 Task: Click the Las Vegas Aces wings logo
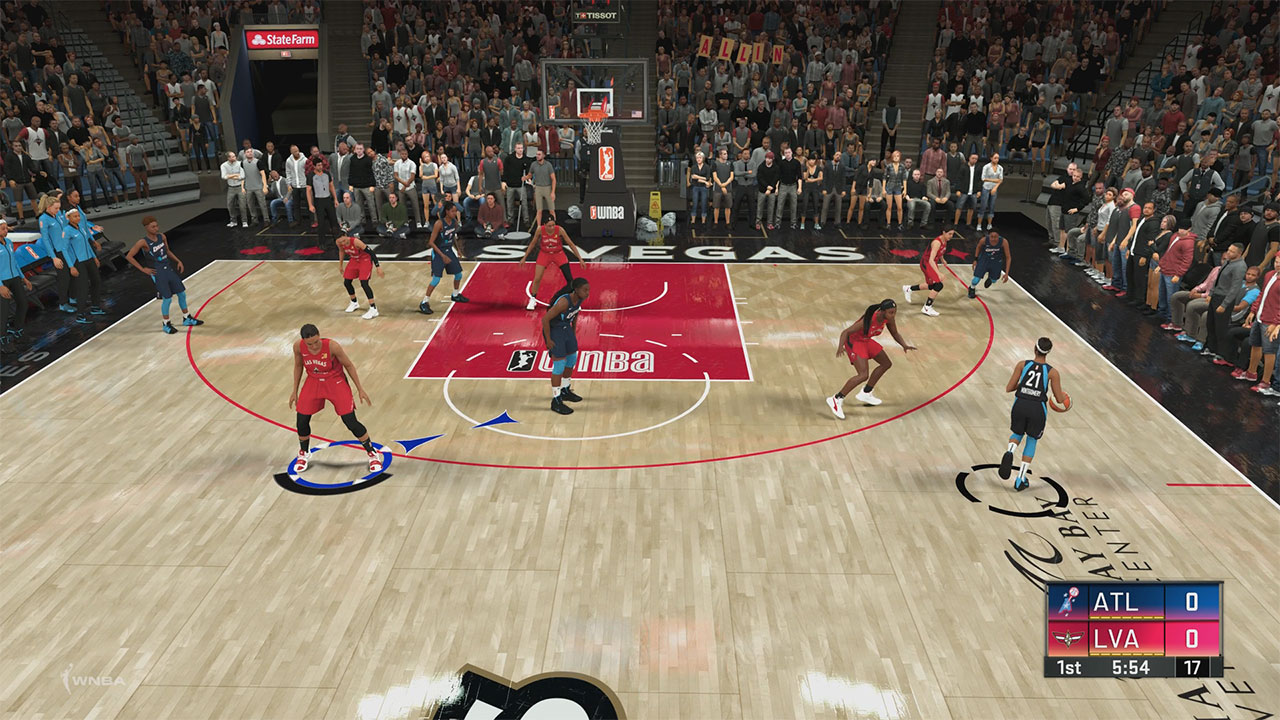point(1068,639)
